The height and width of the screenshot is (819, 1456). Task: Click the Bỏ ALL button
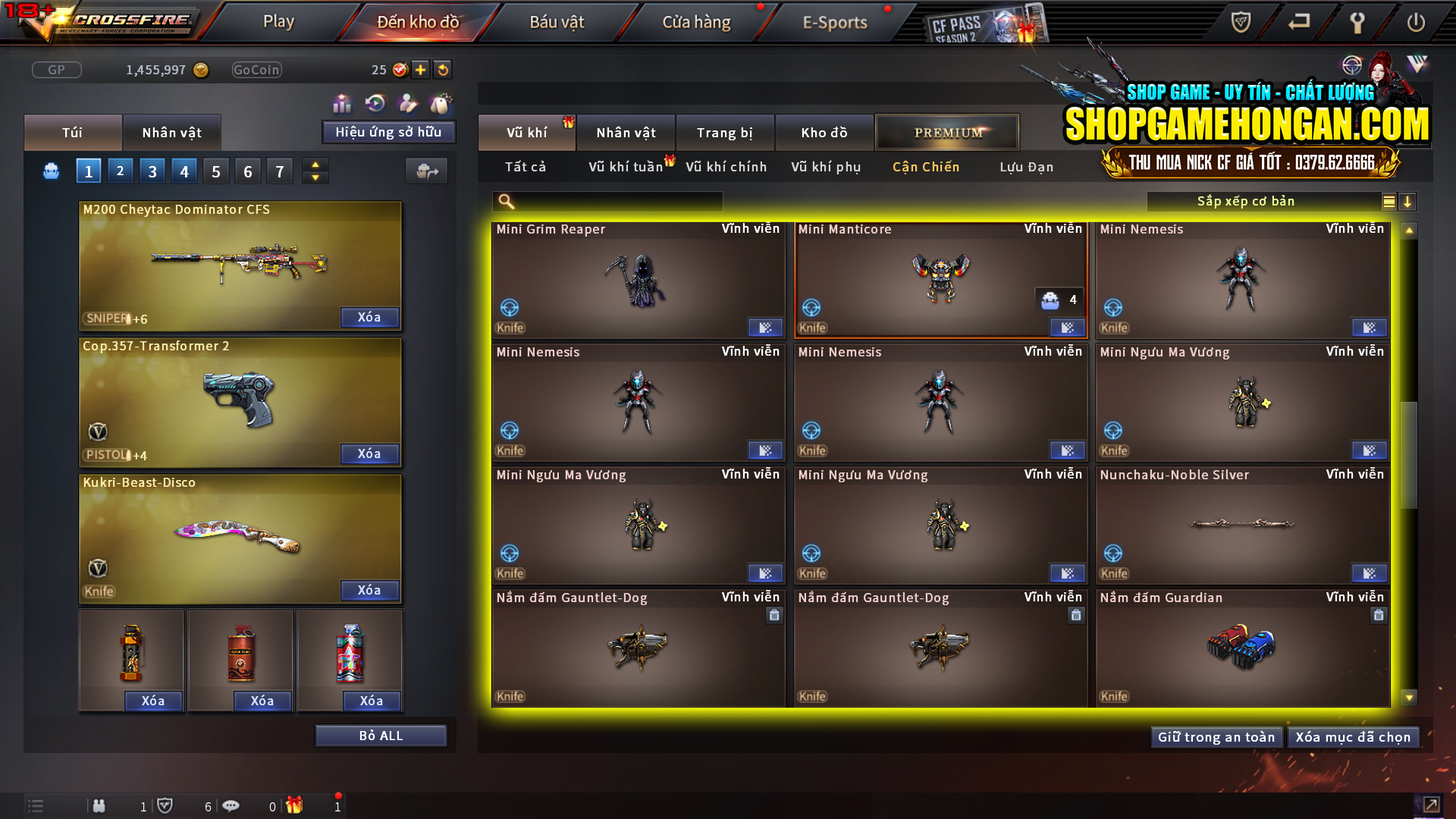click(x=381, y=735)
